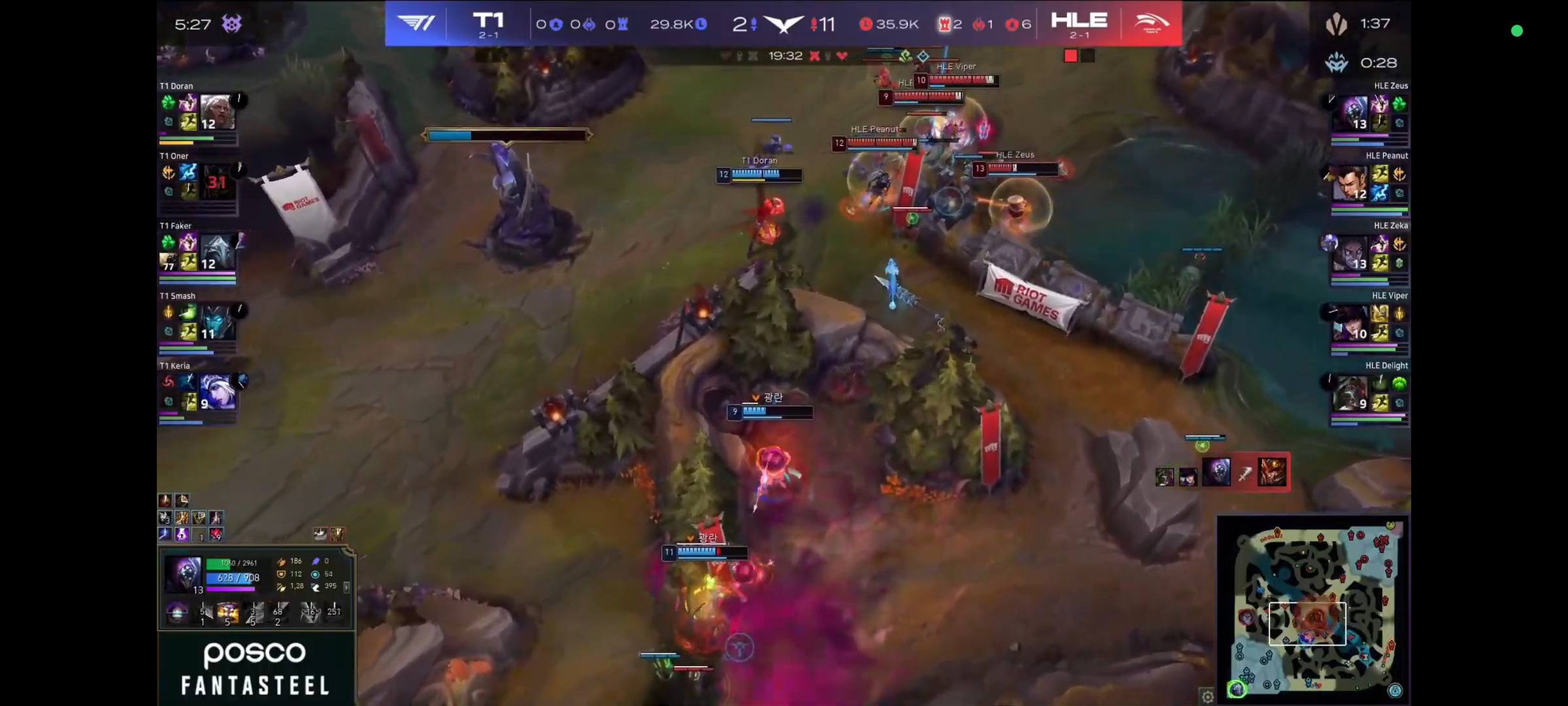The width and height of the screenshot is (1568, 706).
Task: Select HLE Zeka's champion portrait
Action: tap(1351, 252)
